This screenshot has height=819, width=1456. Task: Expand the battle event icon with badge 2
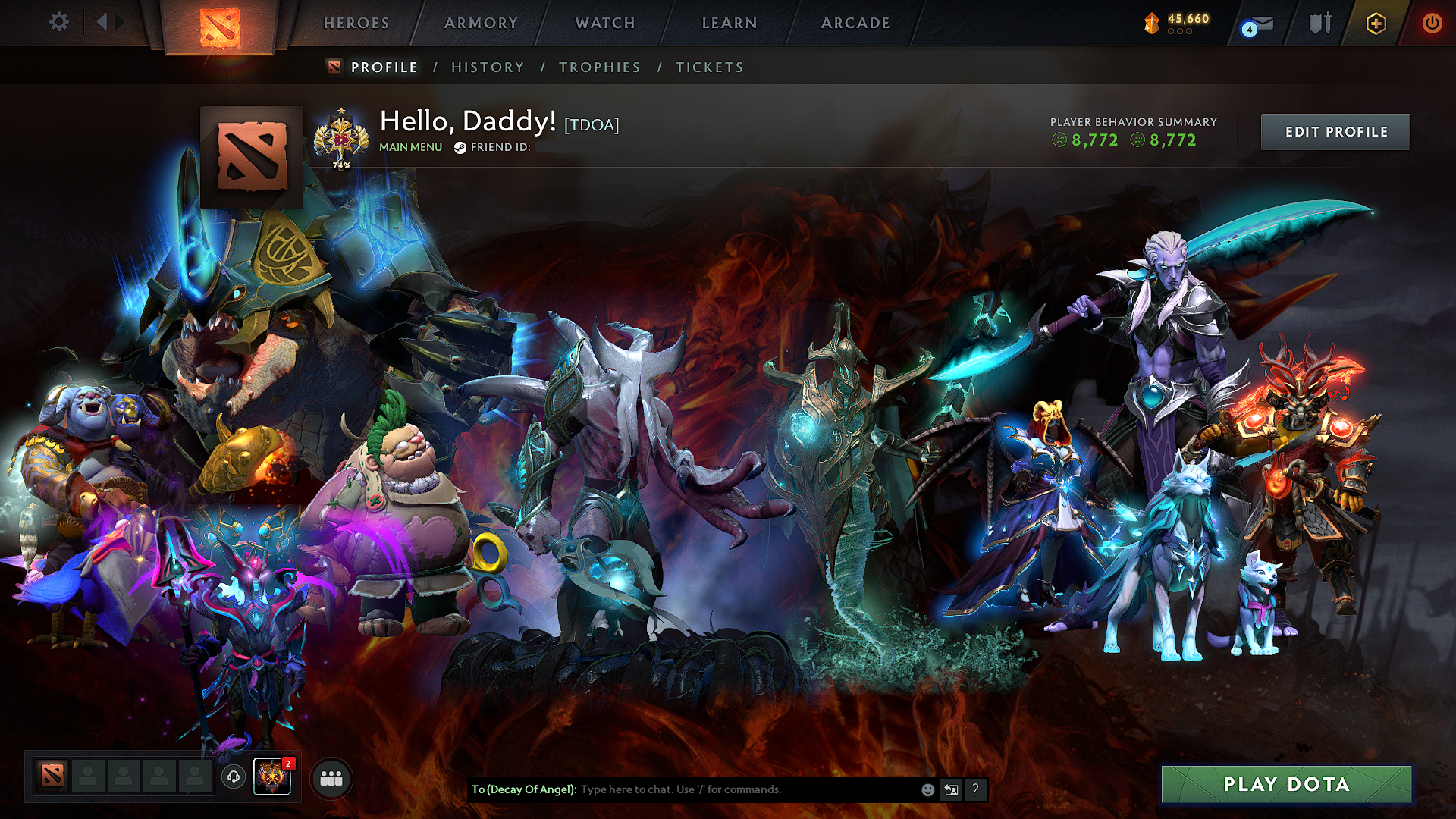272,777
